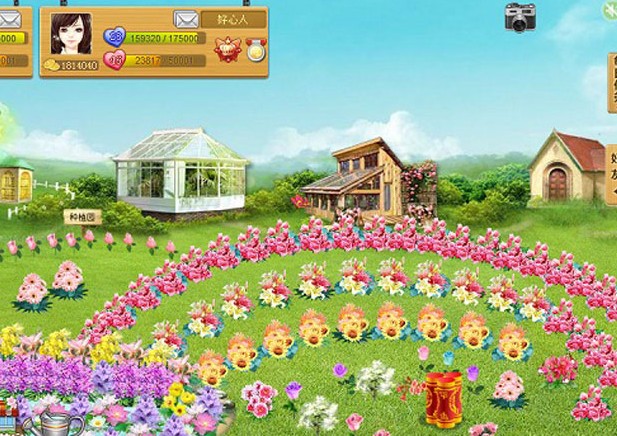Open the 种植园 signpost label

[x=83, y=216]
